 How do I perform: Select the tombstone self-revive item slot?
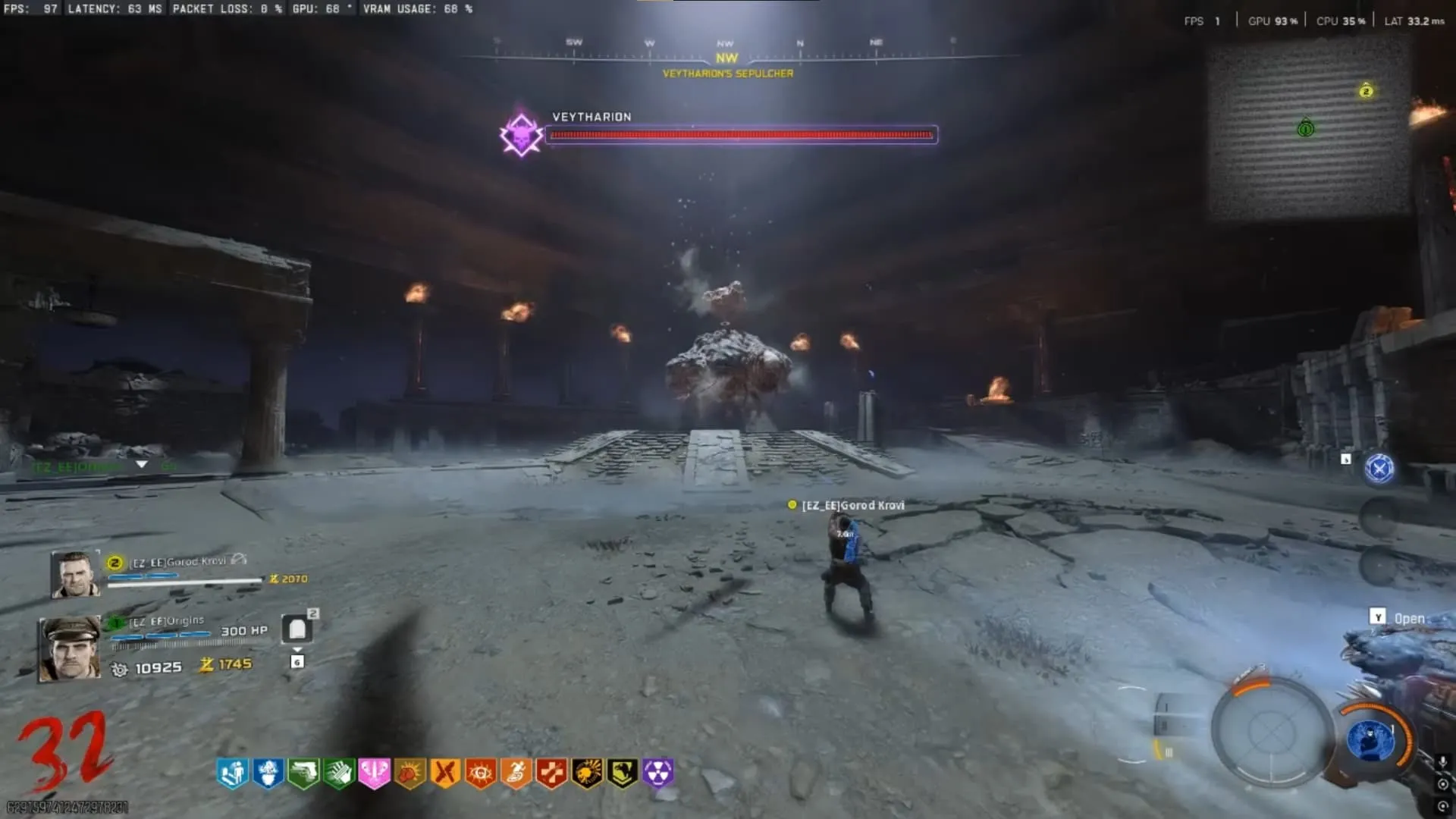[x=297, y=629]
